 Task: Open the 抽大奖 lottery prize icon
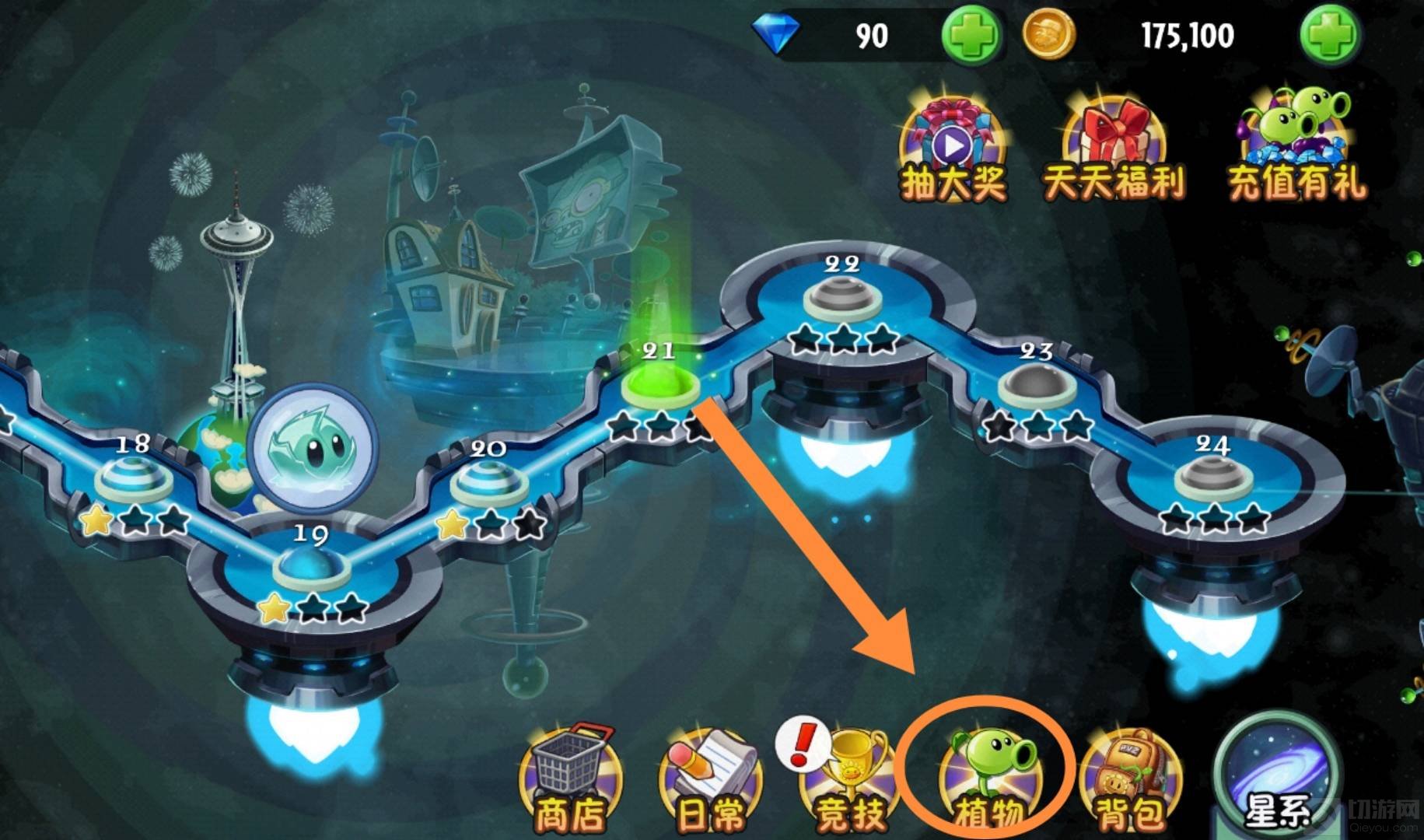(x=953, y=152)
